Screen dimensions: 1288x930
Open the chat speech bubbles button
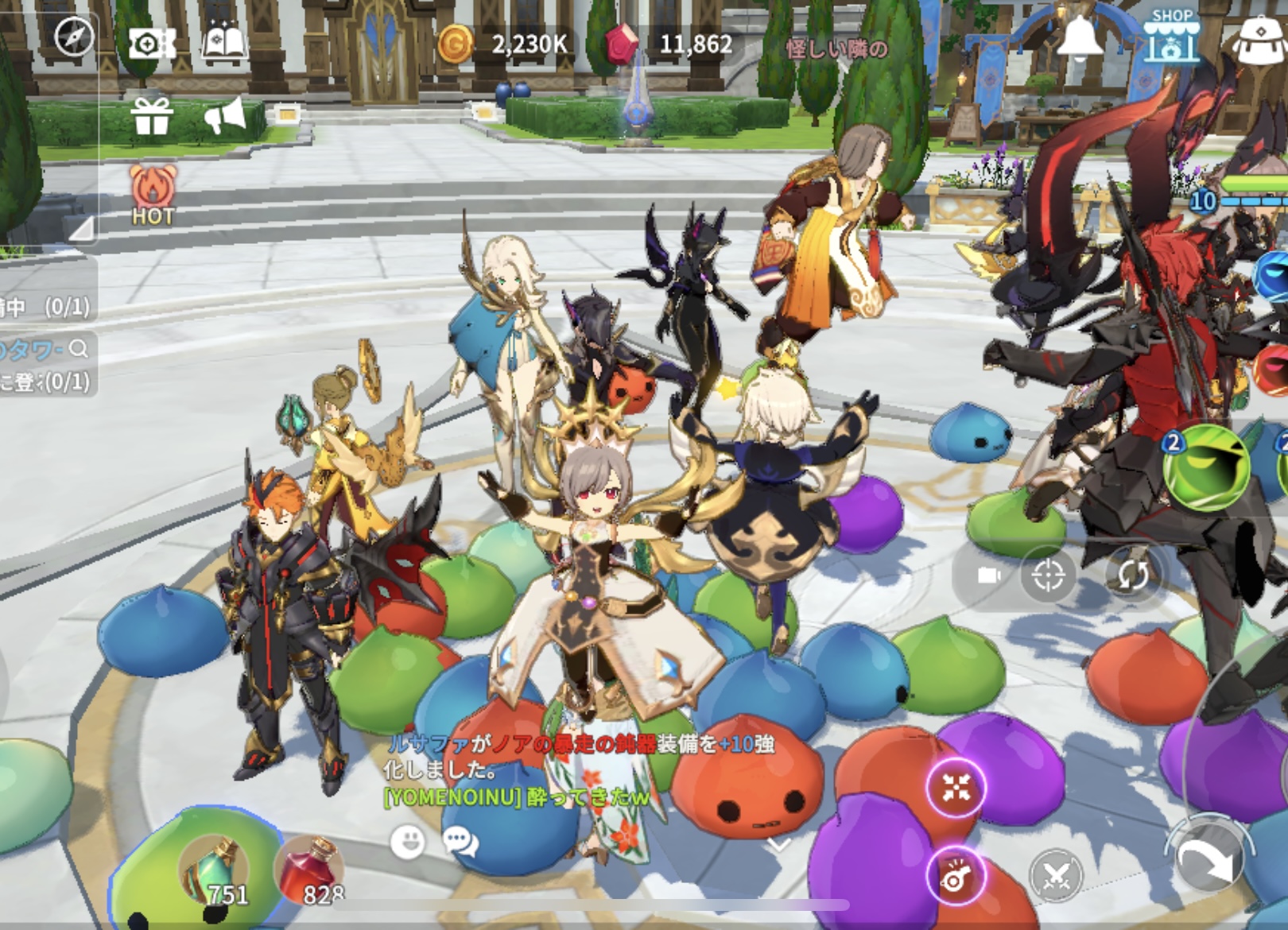[x=461, y=842]
